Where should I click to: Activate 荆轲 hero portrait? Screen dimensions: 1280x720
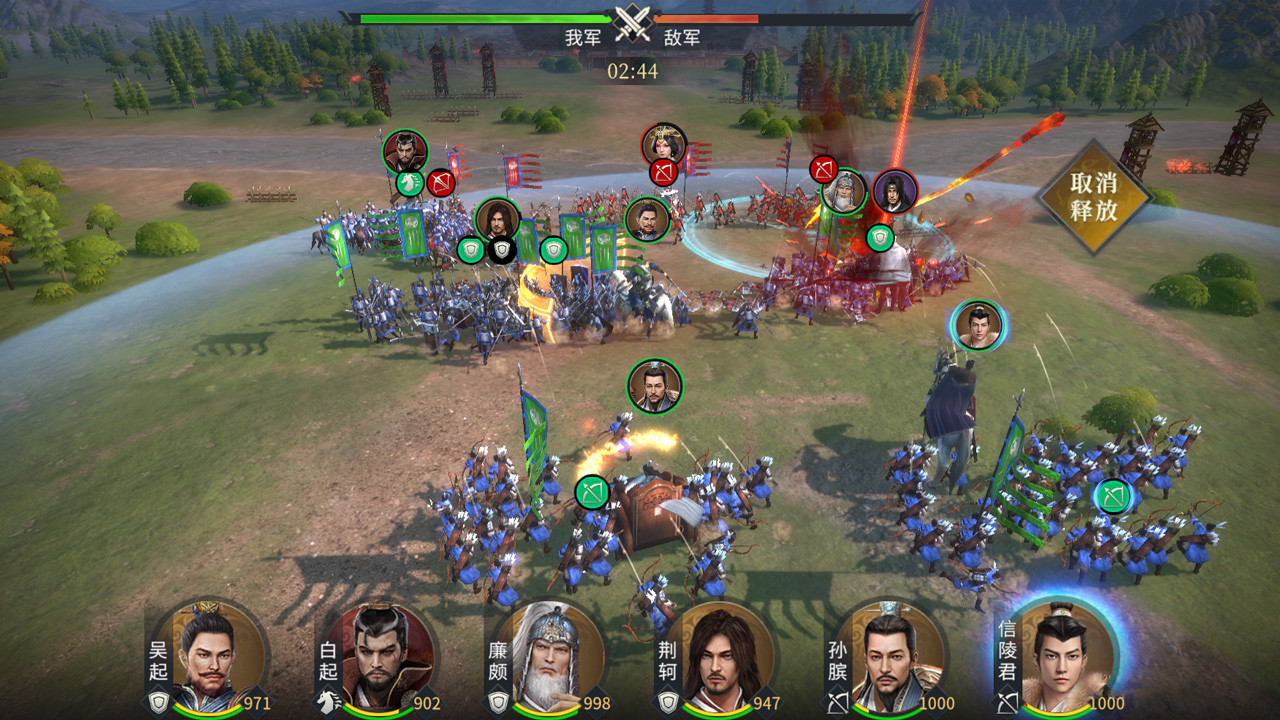coord(720,658)
